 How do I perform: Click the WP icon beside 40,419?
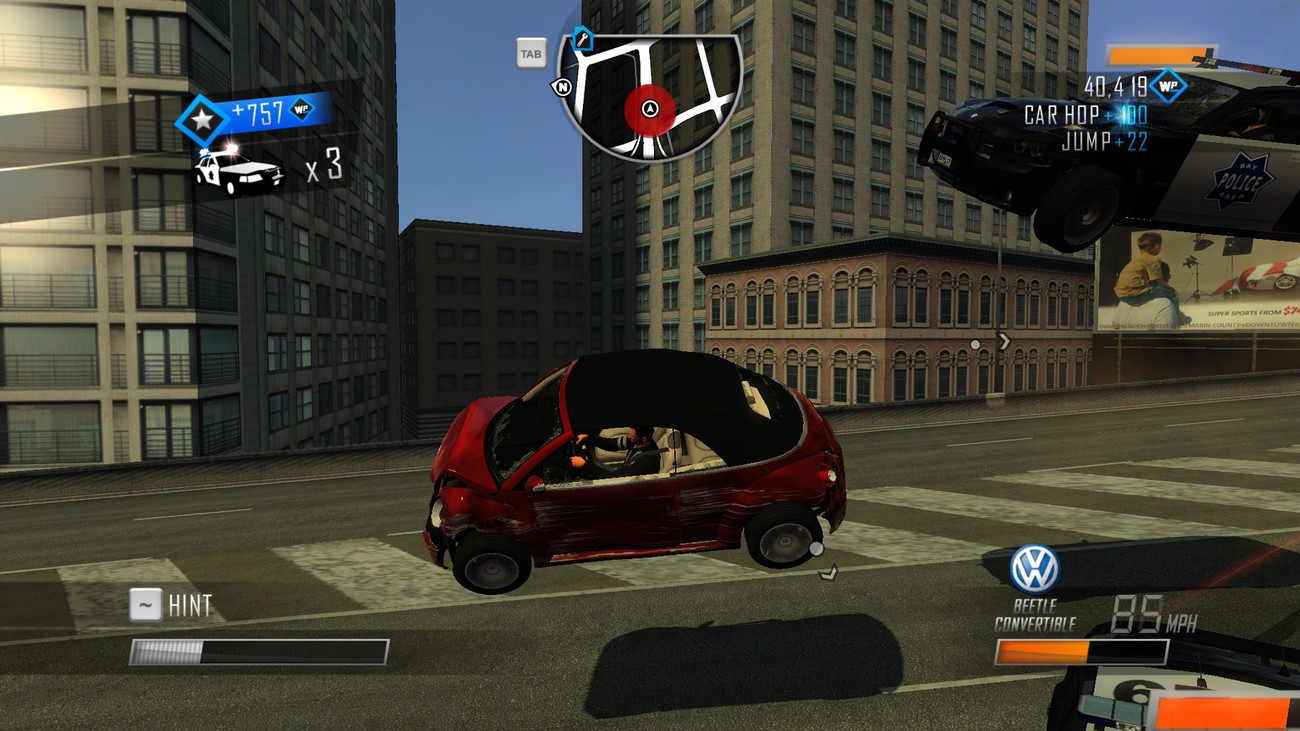(x=1167, y=85)
